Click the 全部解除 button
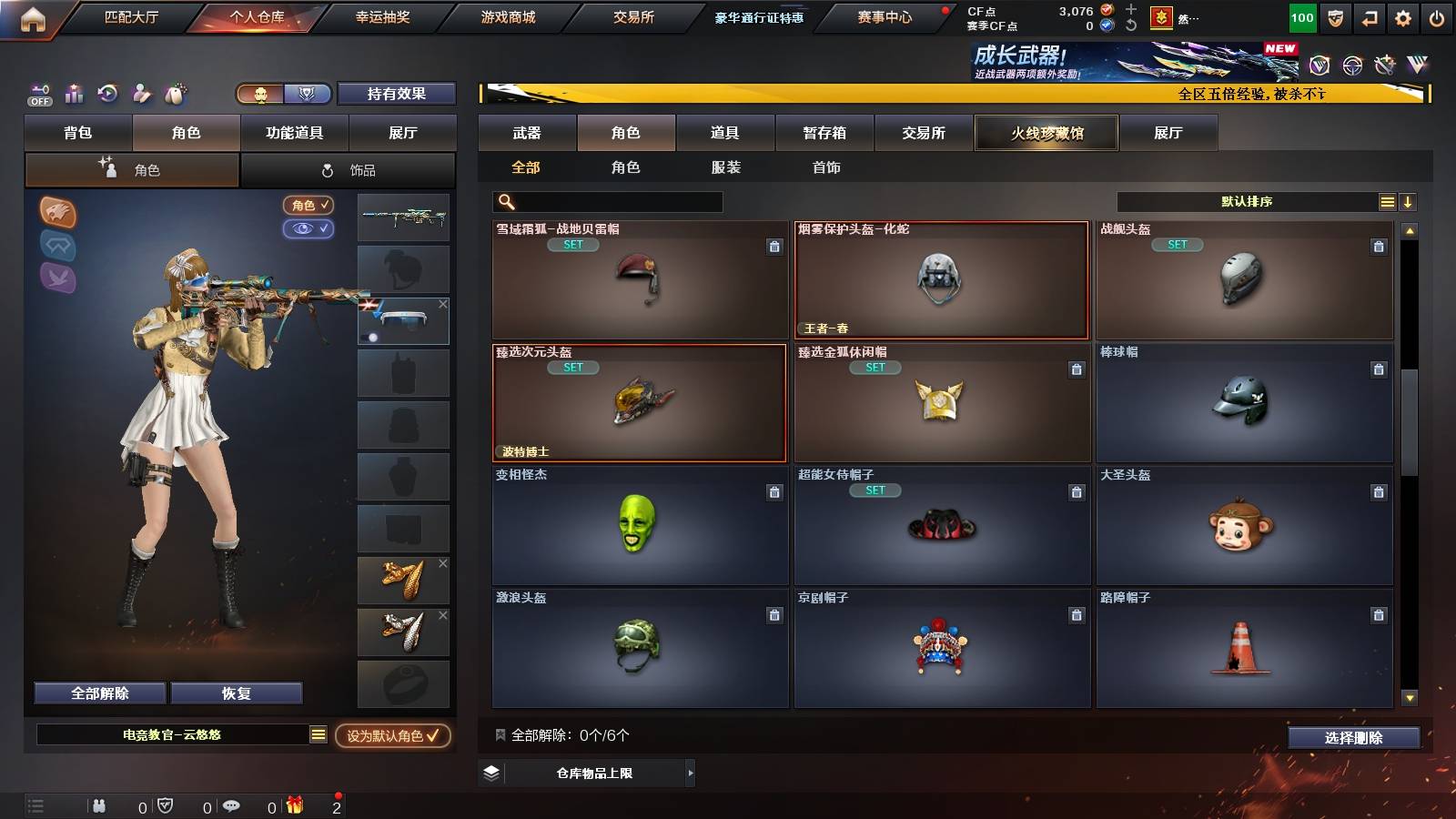1456x819 pixels. coord(98,693)
